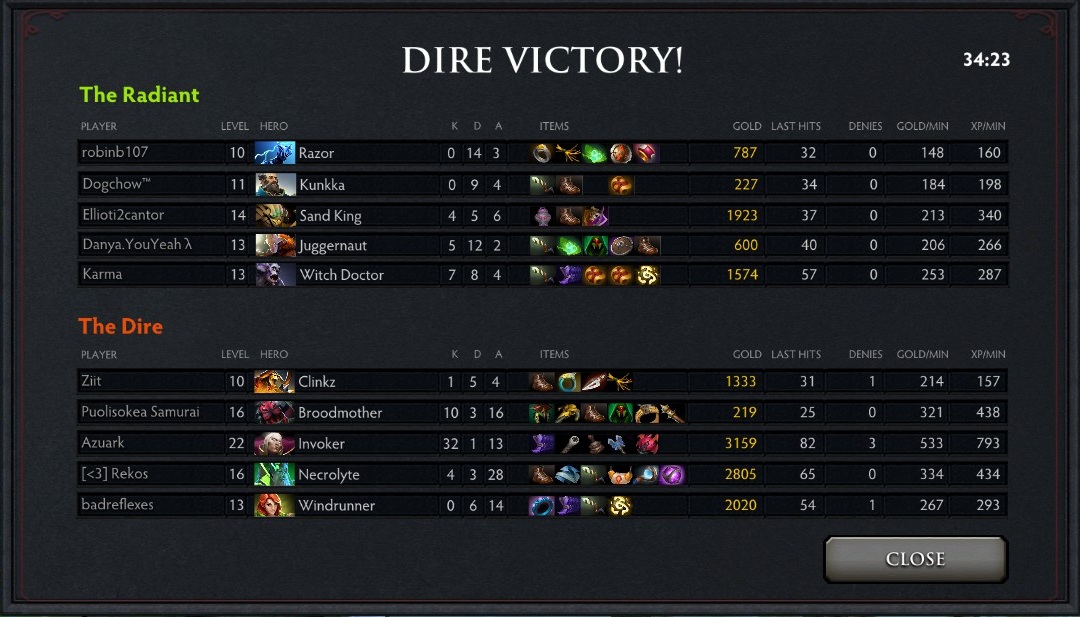Select the [<3] Rekos player name
The height and width of the screenshot is (617, 1080).
click(x=115, y=474)
